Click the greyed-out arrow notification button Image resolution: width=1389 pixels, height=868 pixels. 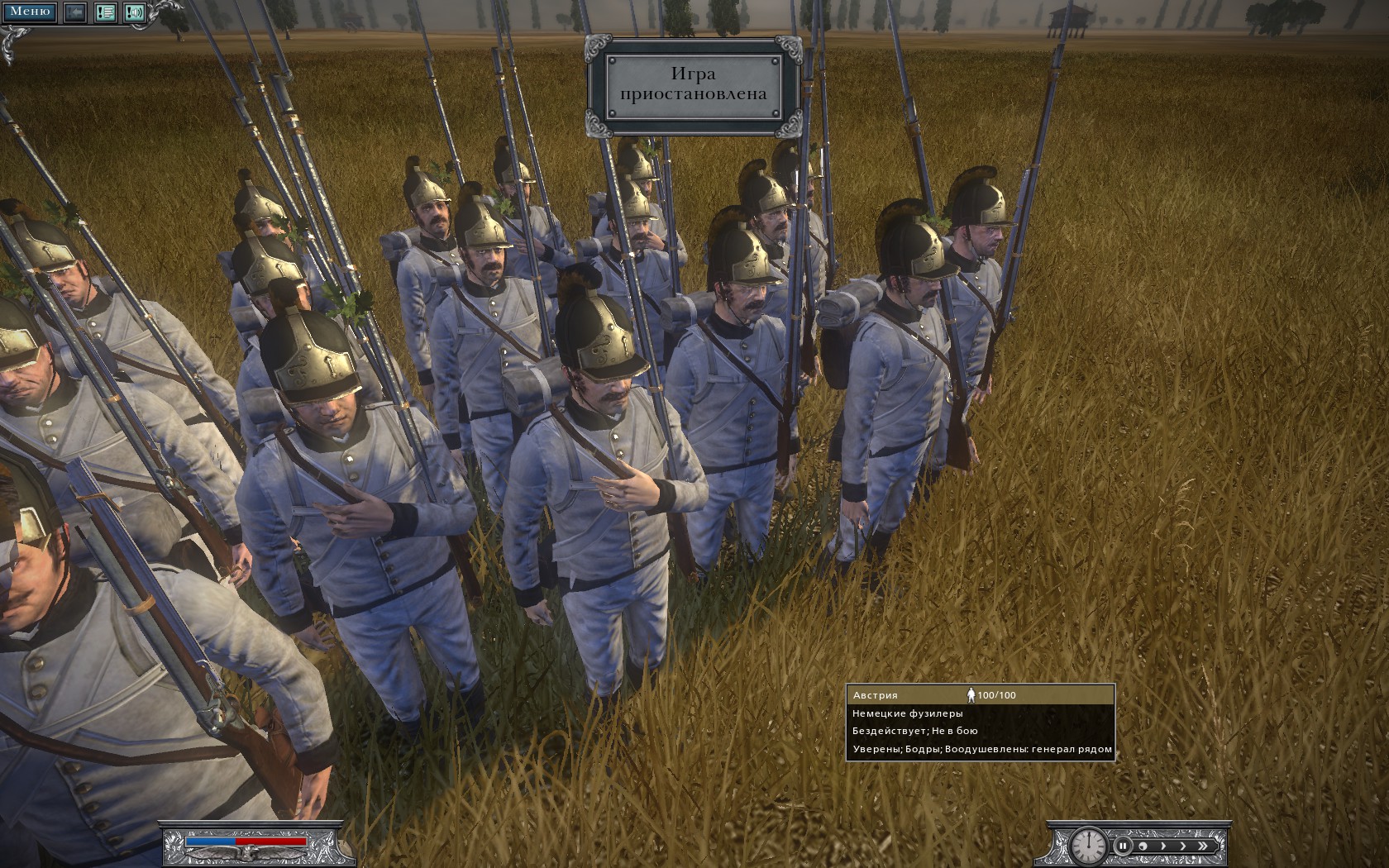click(x=75, y=12)
